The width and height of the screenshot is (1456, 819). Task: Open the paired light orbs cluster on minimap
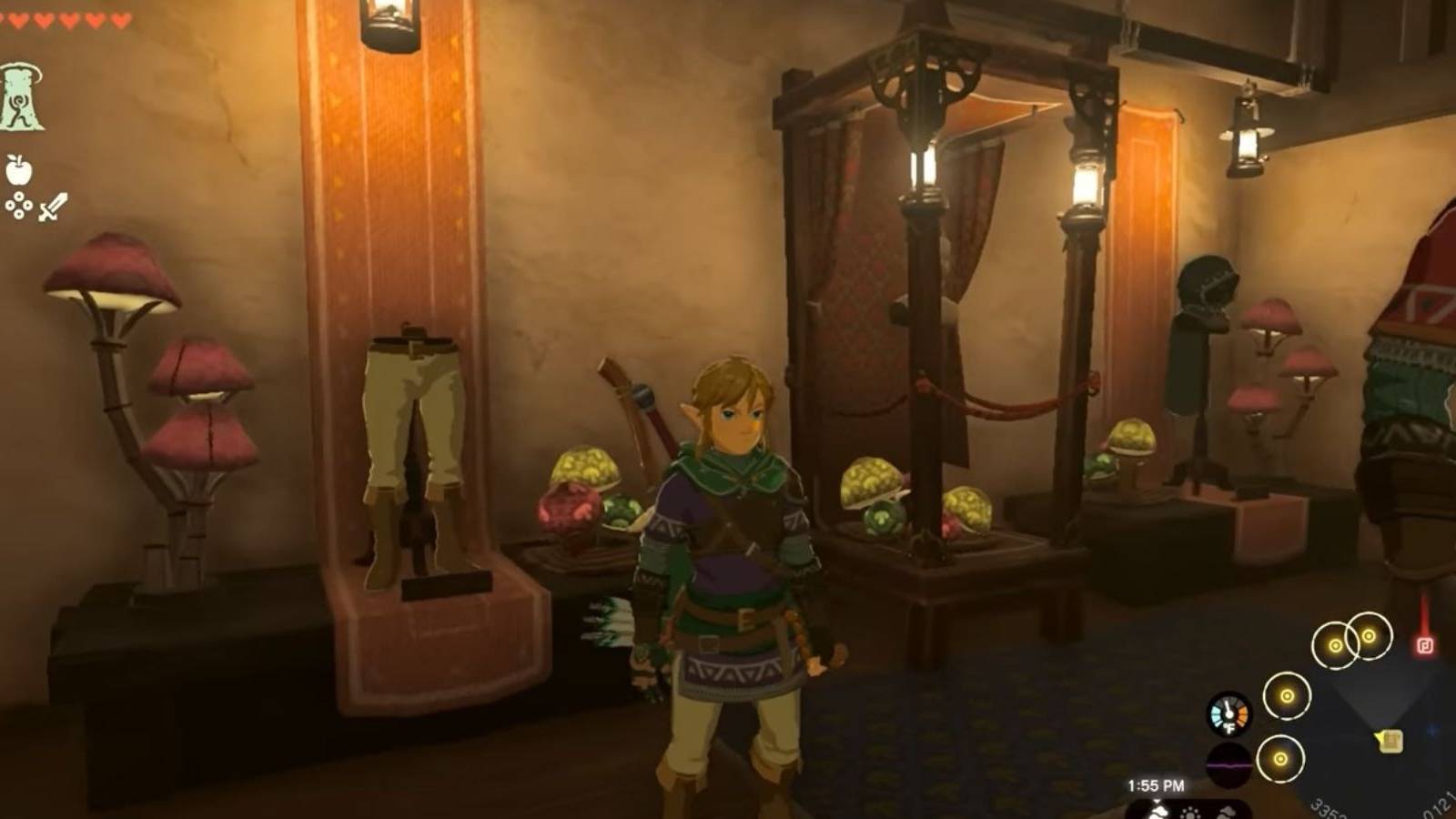point(1351,639)
